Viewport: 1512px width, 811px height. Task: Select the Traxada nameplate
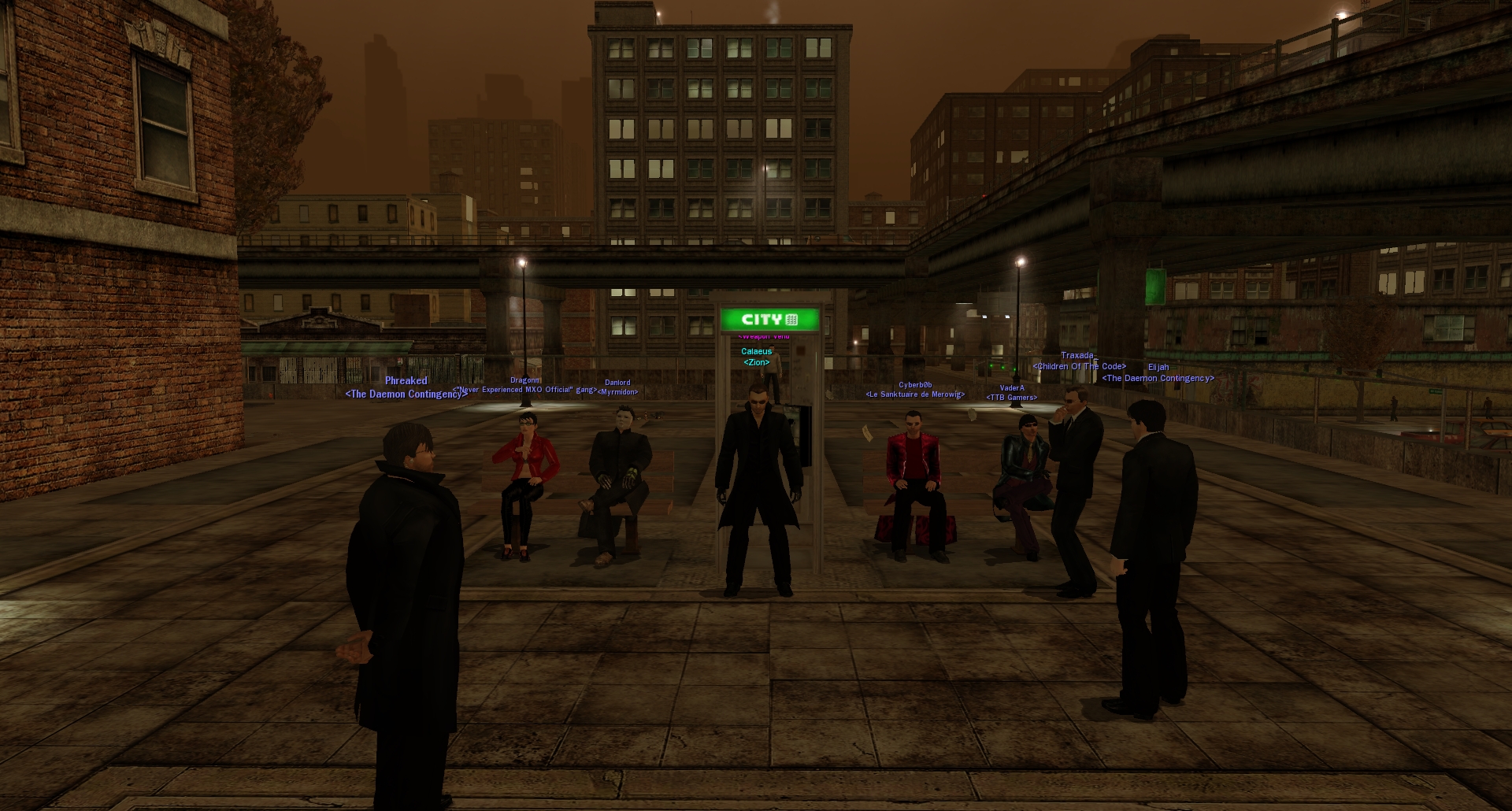click(x=1077, y=356)
